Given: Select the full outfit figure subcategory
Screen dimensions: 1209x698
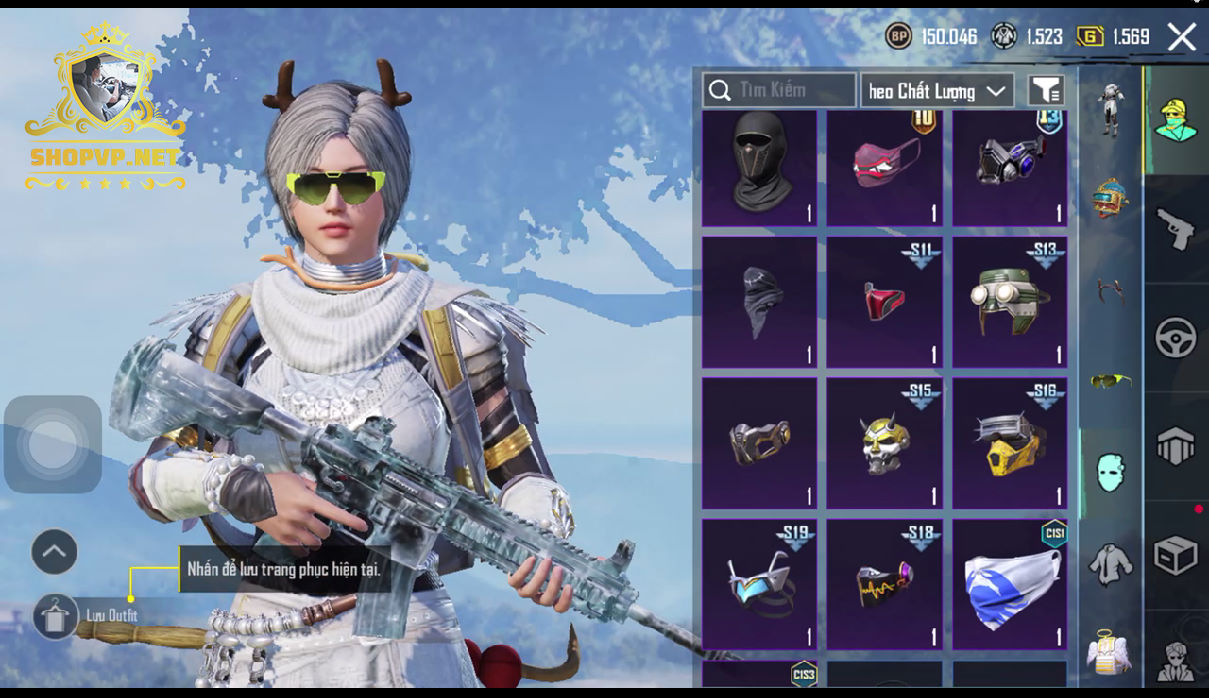Looking at the screenshot, I should (1110, 107).
